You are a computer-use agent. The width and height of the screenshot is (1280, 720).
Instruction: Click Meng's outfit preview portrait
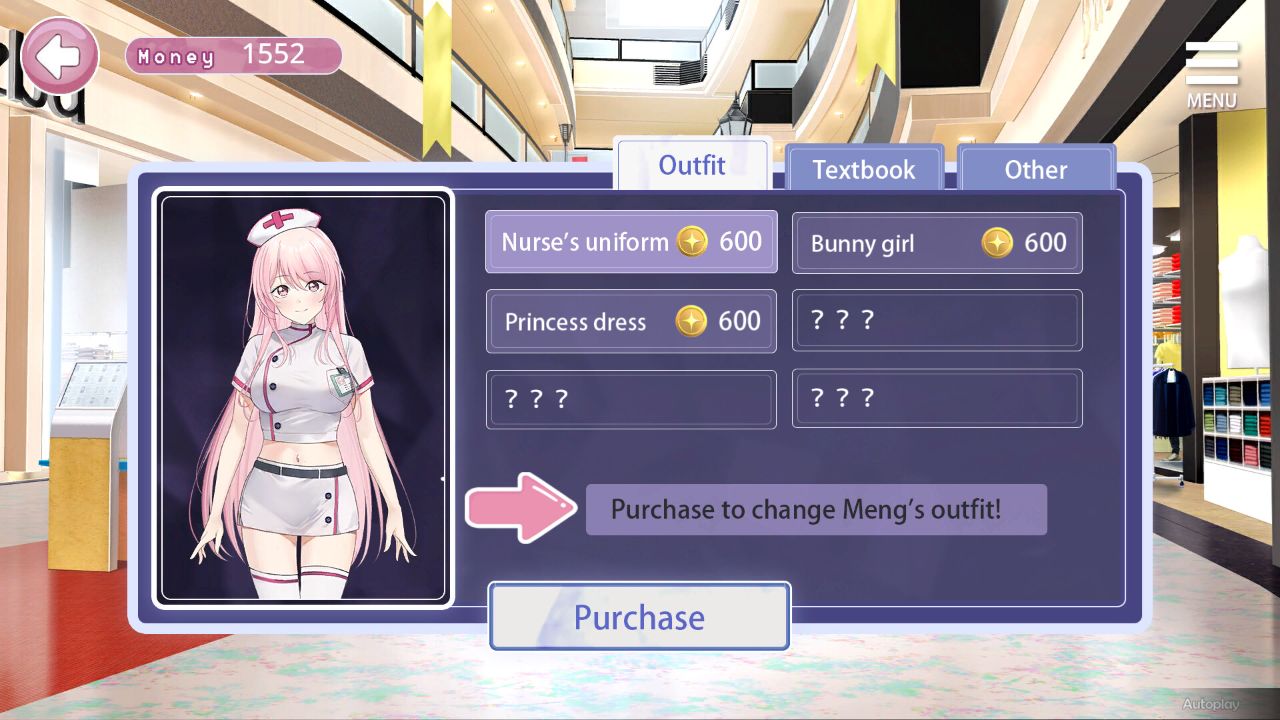pyautogui.click(x=302, y=398)
